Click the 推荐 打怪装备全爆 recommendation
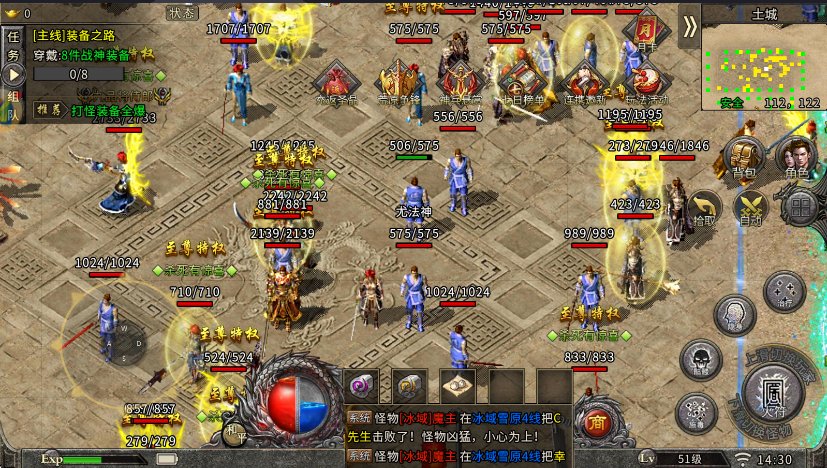Screen dimensions: 827x468 92,110
